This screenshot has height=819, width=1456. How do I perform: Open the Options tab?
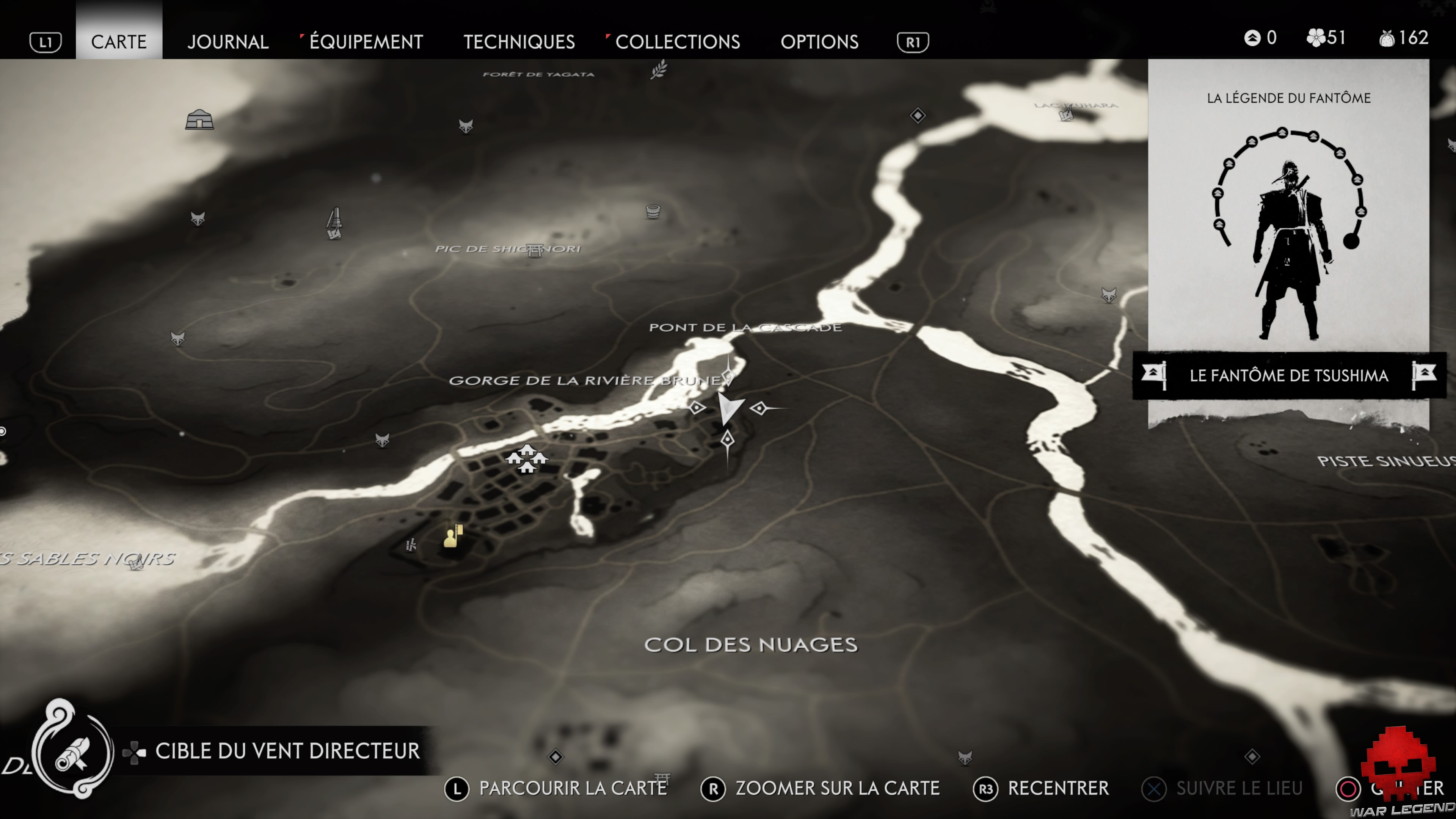pos(819,41)
